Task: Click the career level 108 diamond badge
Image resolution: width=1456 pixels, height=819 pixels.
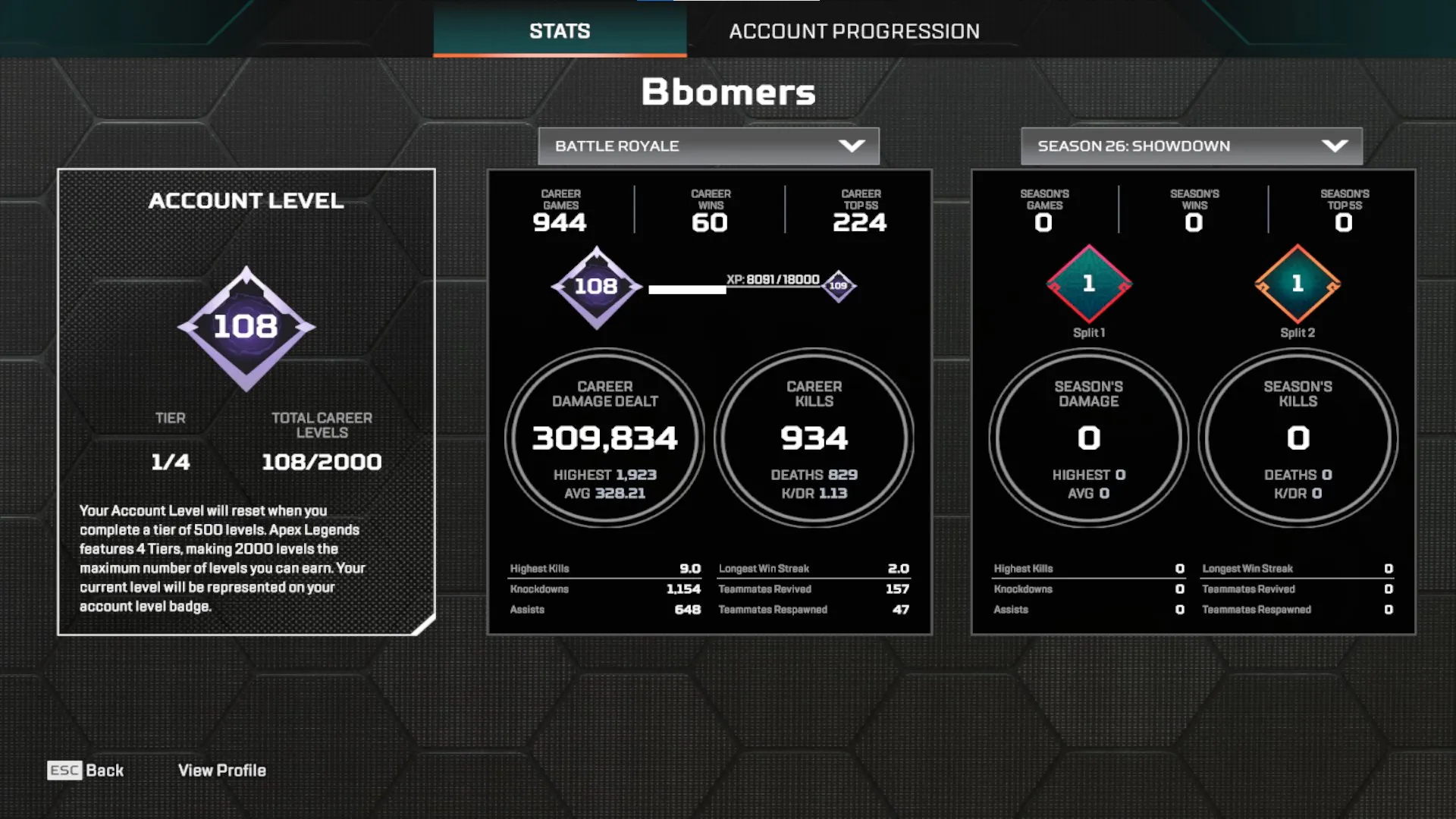Action: click(596, 287)
